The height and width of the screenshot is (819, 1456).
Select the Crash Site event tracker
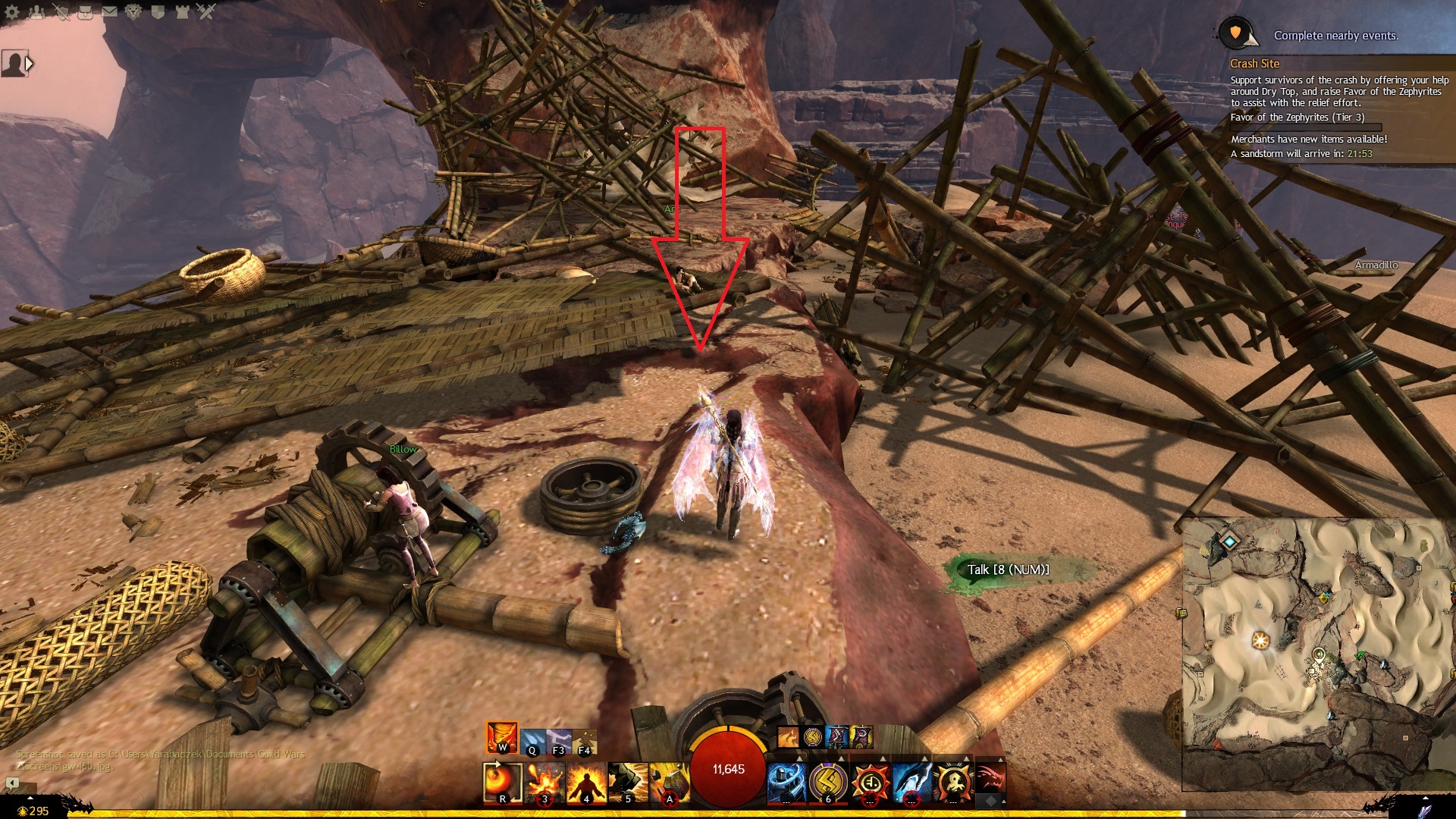point(1254,64)
